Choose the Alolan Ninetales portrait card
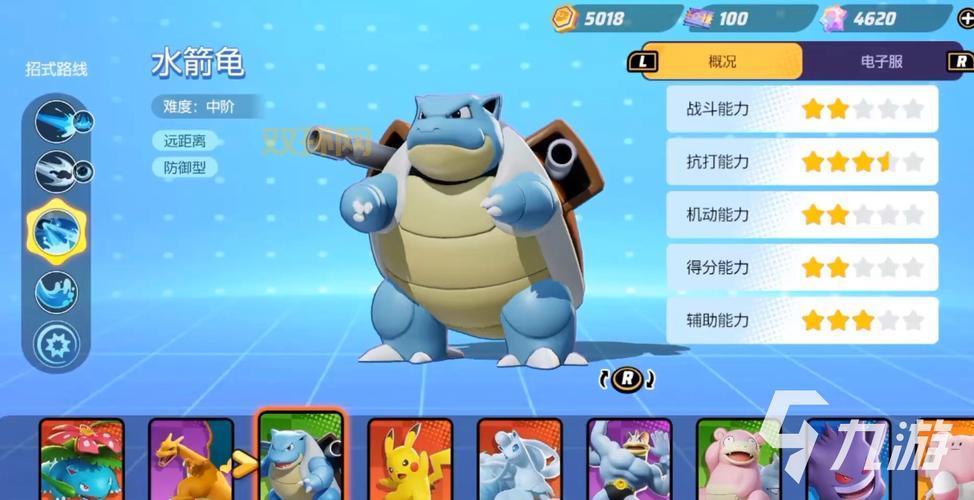Screen dimensions: 974x500 pos(519,460)
